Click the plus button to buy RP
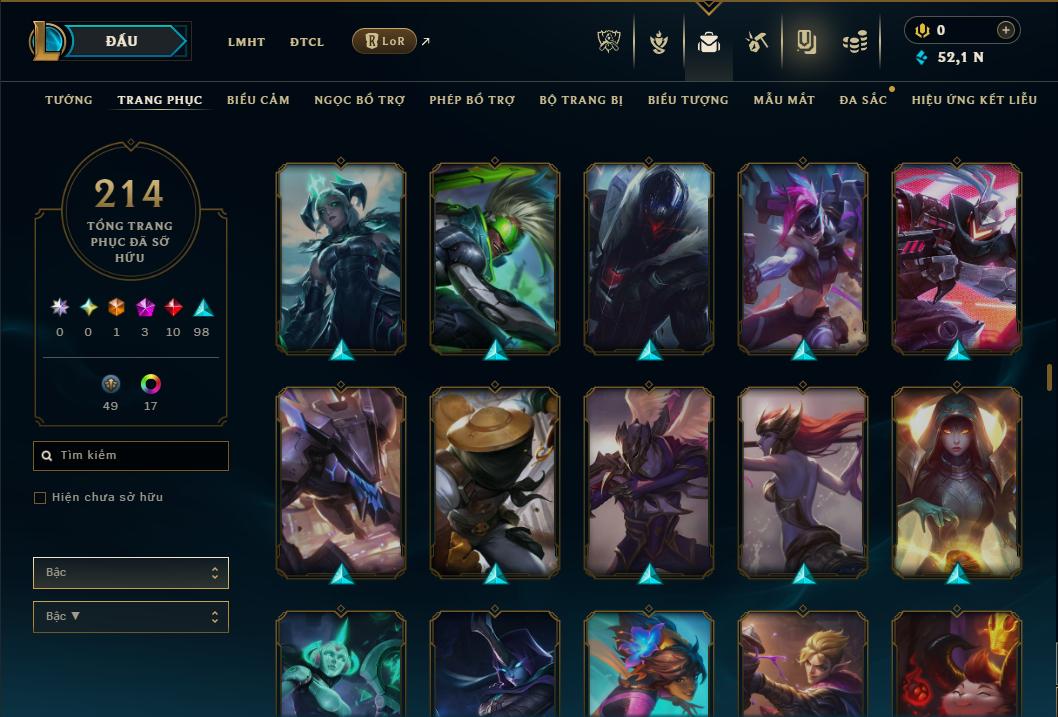Screen dimensions: 1058x717 [x=1006, y=30]
